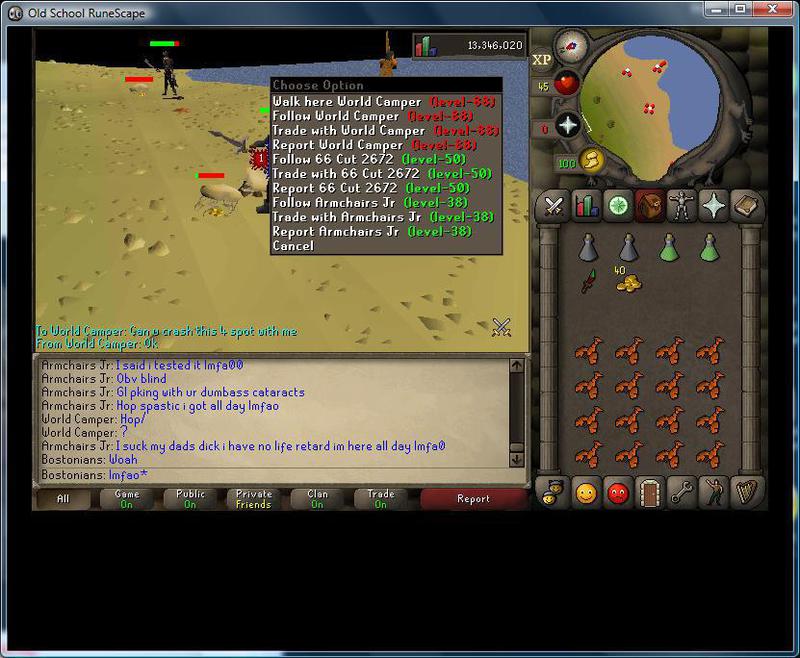Choose "Walk here World Camper" option
Viewport: 800px width, 658px height.
pos(347,102)
